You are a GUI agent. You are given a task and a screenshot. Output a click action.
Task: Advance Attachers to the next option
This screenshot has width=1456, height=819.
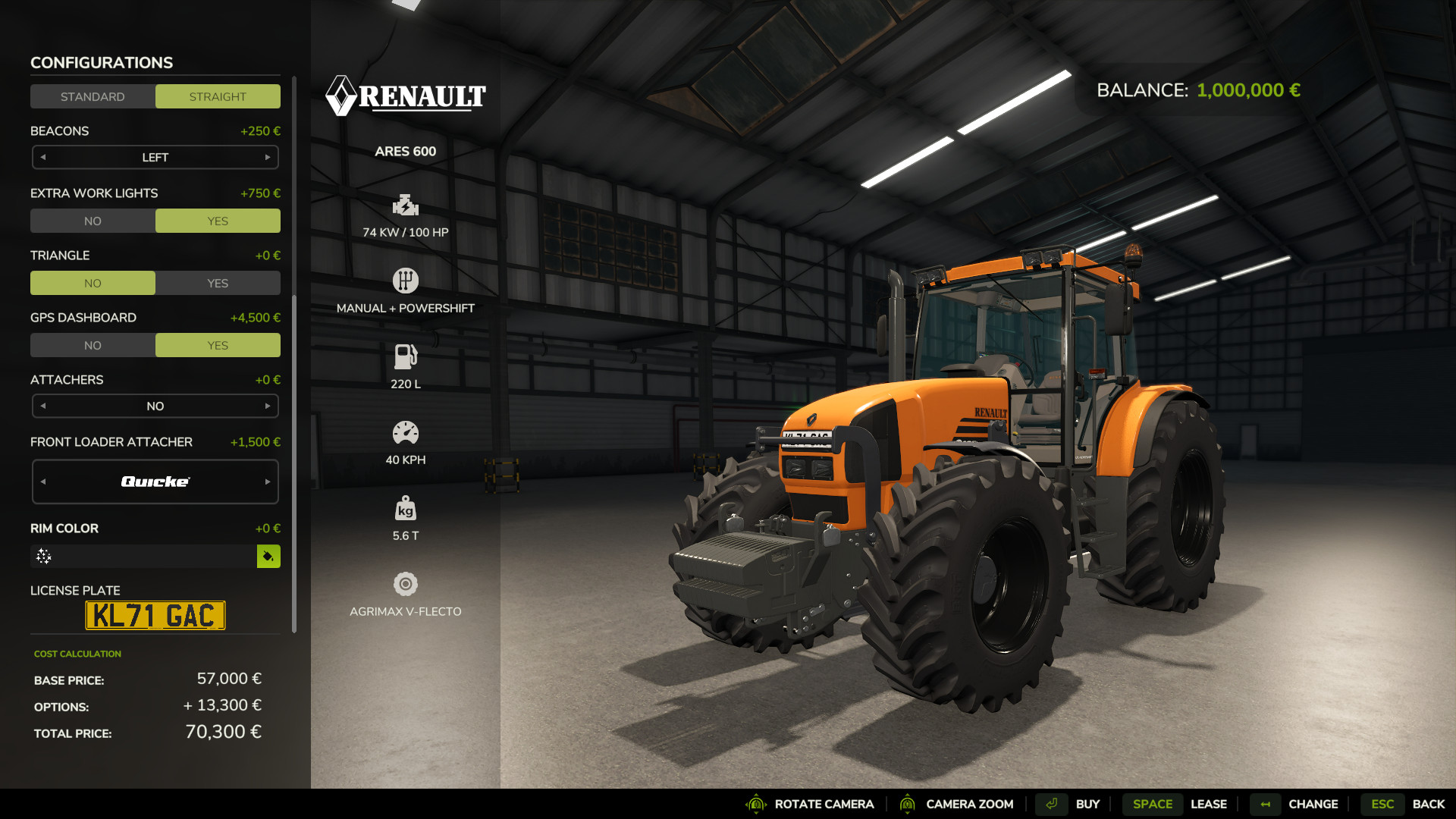coord(268,406)
